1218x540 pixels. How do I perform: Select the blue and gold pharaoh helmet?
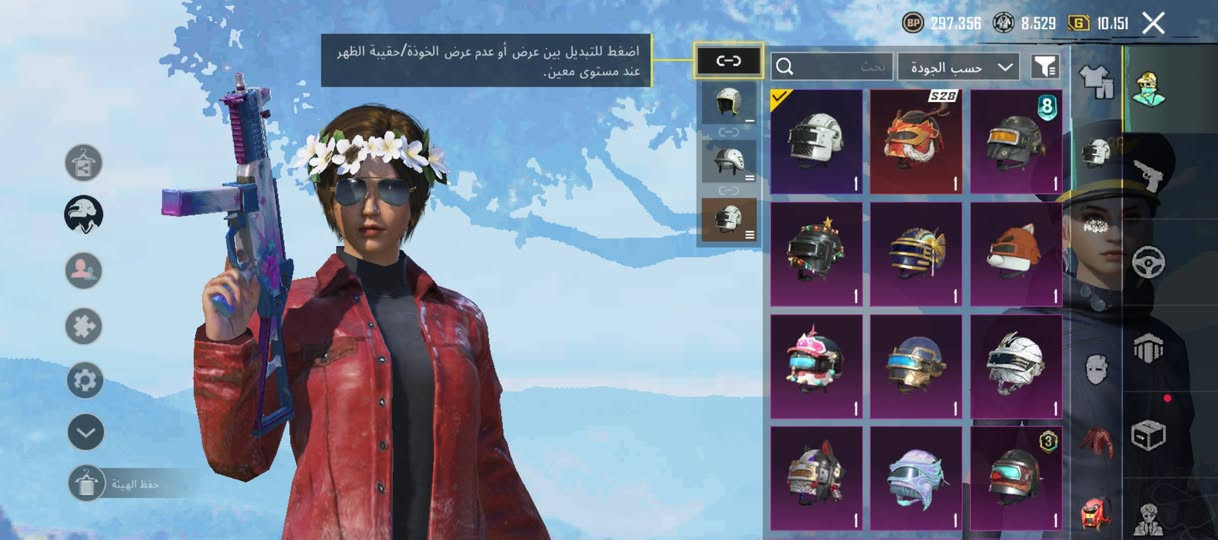pos(916,254)
